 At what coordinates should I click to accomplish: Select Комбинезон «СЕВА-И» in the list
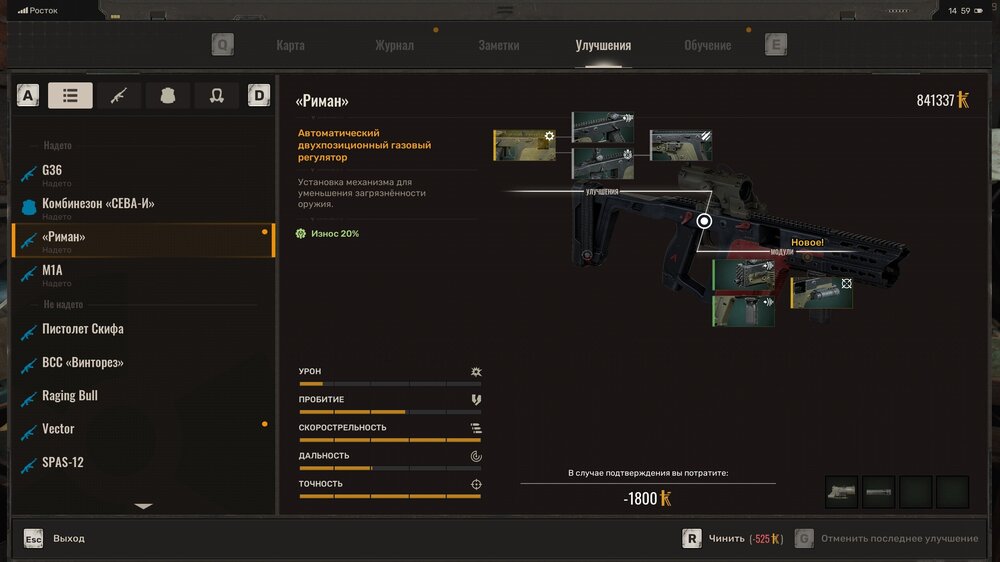[97, 204]
